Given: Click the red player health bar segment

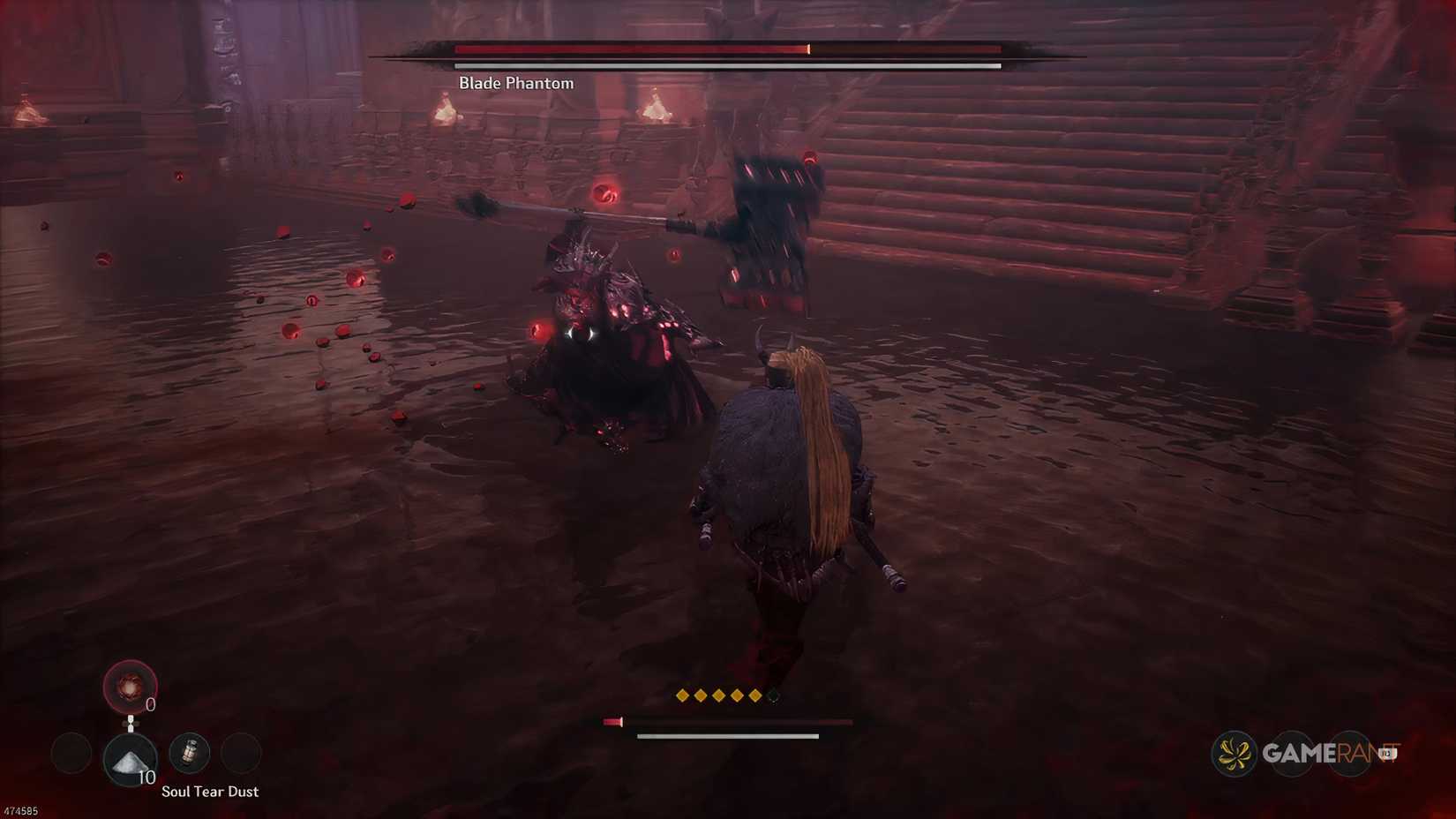Looking at the screenshot, I should point(612,722).
